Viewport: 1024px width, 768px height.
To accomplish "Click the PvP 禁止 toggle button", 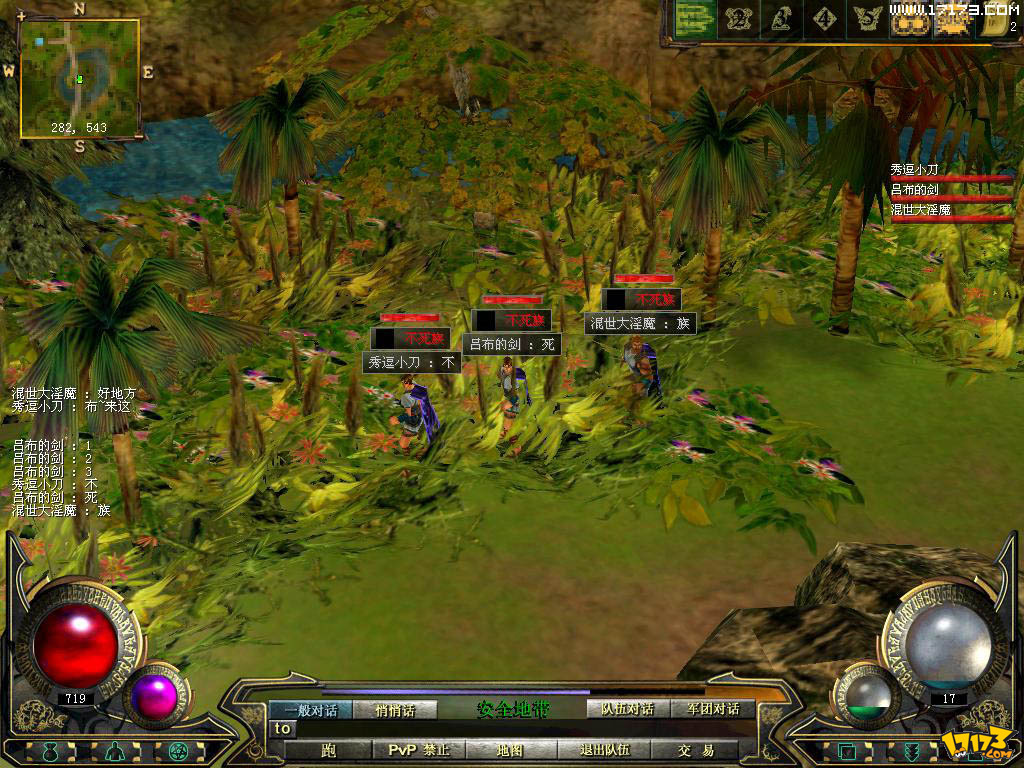I will (418, 750).
